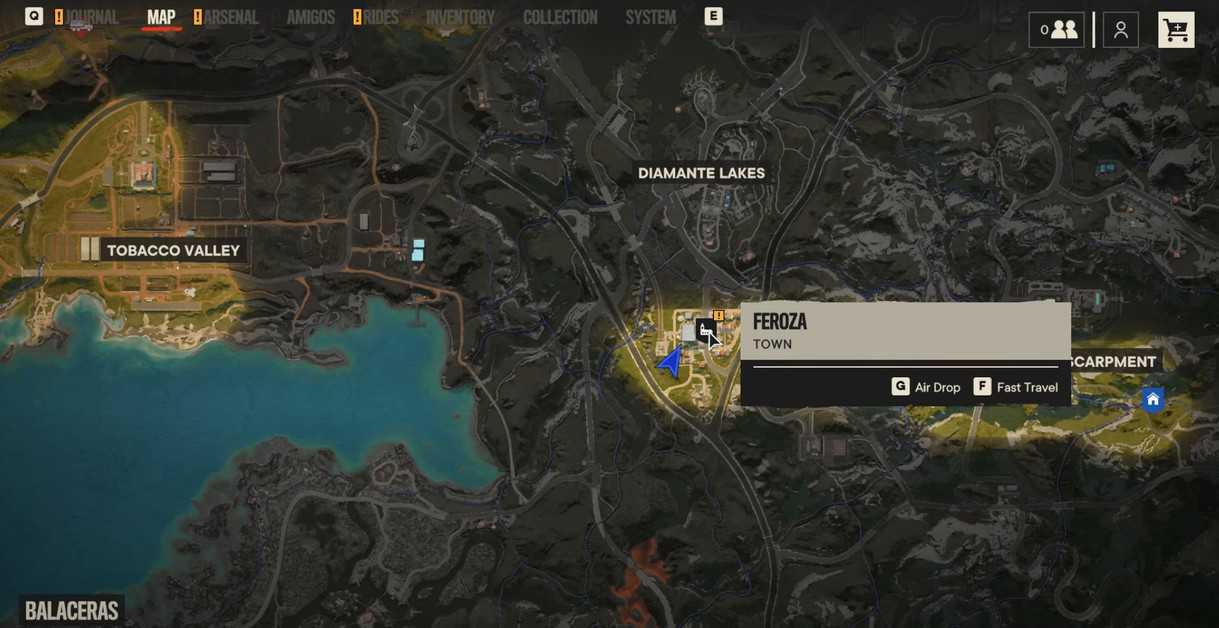Click the orange exclamation marker near Feroza
This screenshot has width=1219, height=628.
tap(719, 316)
